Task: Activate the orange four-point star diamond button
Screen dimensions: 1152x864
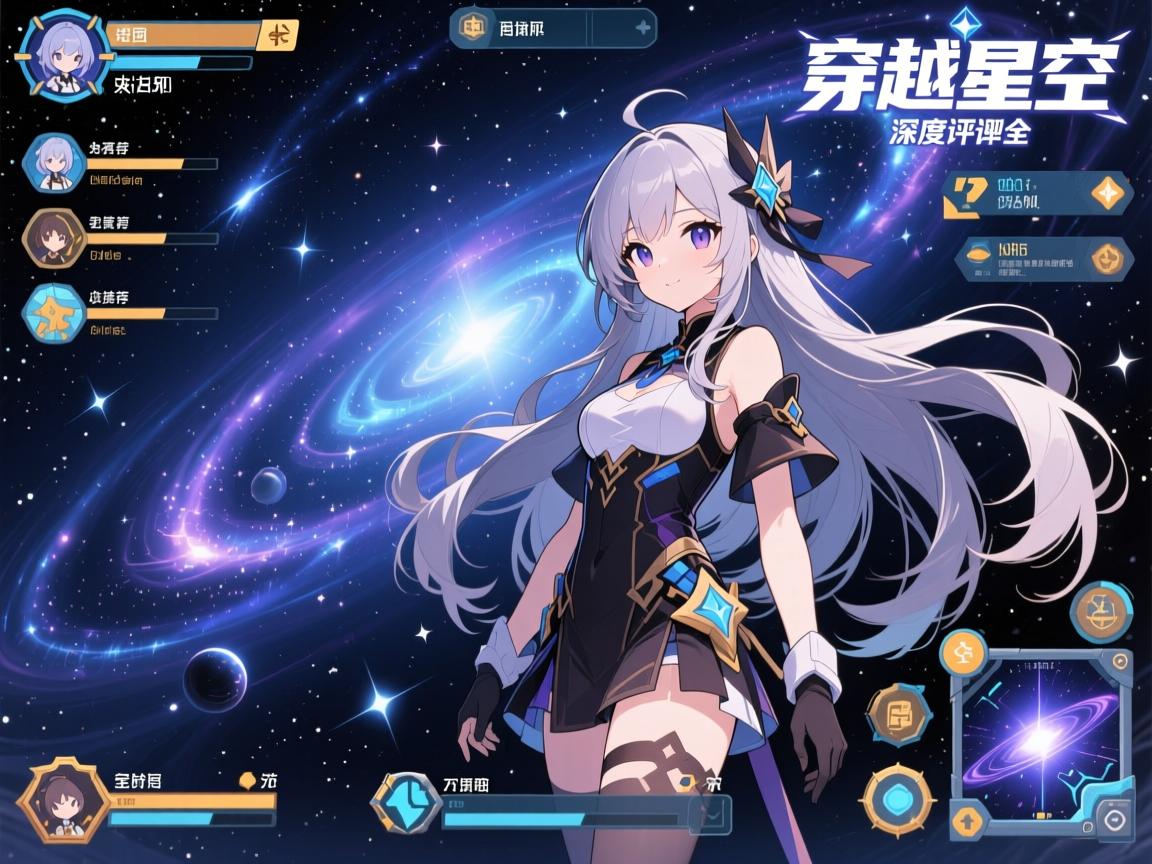Action: point(1107,193)
